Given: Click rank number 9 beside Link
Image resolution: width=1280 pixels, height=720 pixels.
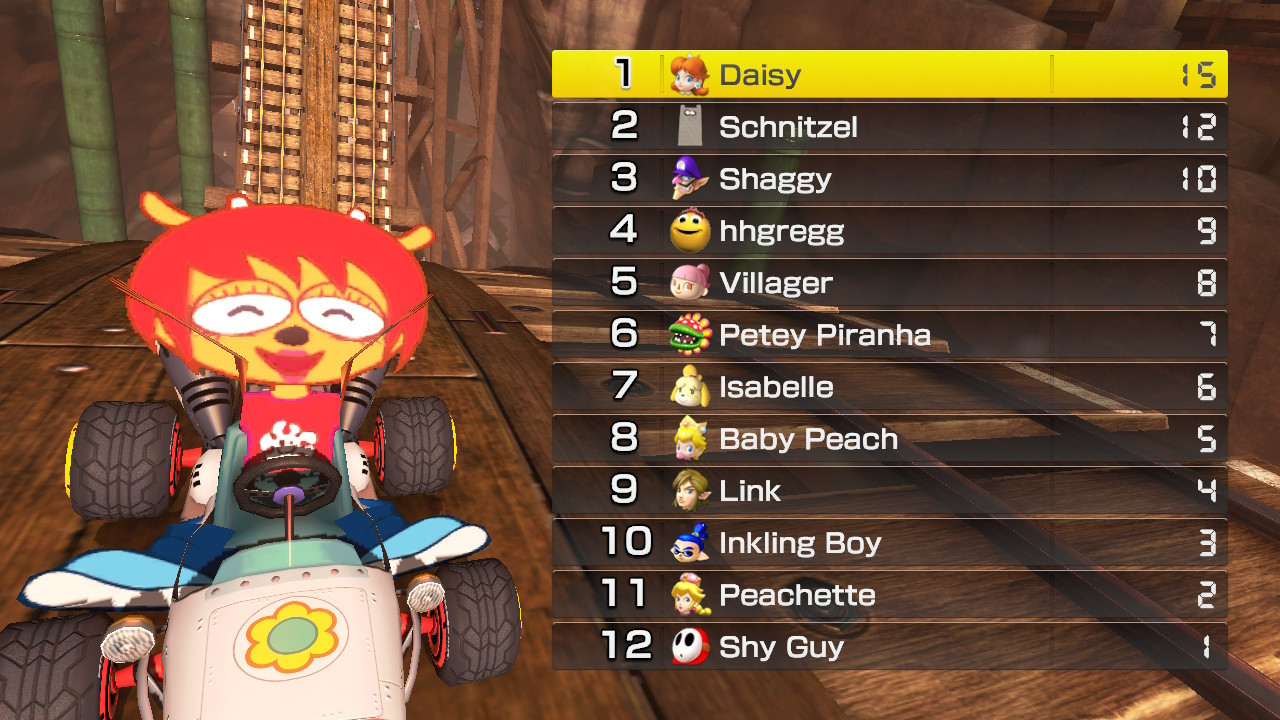Looking at the screenshot, I should click(x=630, y=491).
